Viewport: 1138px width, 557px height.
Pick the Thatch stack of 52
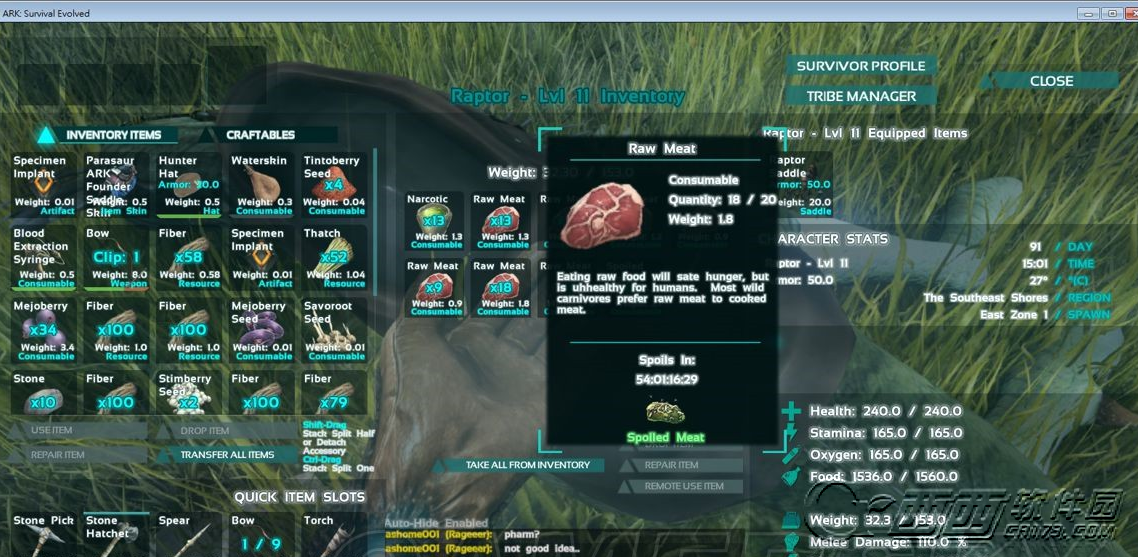(334, 258)
